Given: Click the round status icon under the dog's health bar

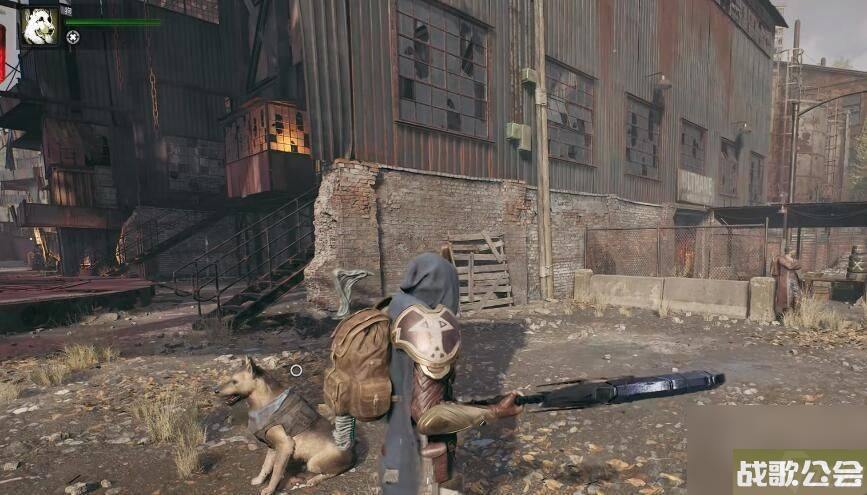Looking at the screenshot, I should click(73, 37).
